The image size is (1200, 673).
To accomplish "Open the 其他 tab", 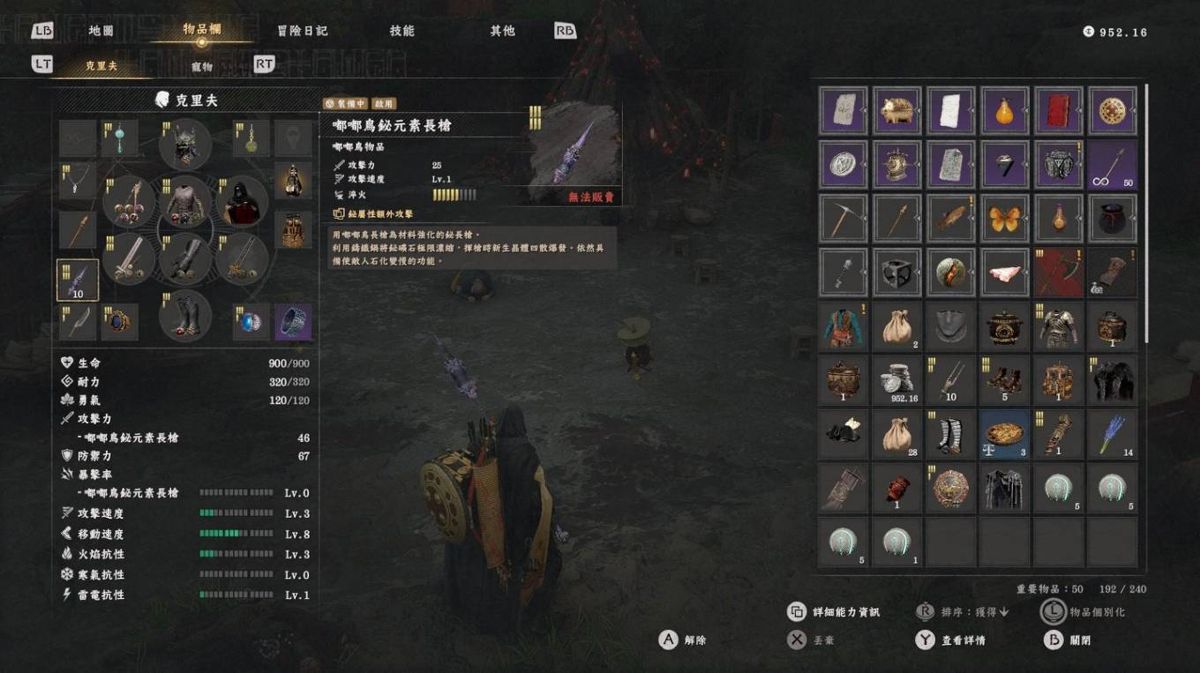I will pyautogui.click(x=502, y=30).
